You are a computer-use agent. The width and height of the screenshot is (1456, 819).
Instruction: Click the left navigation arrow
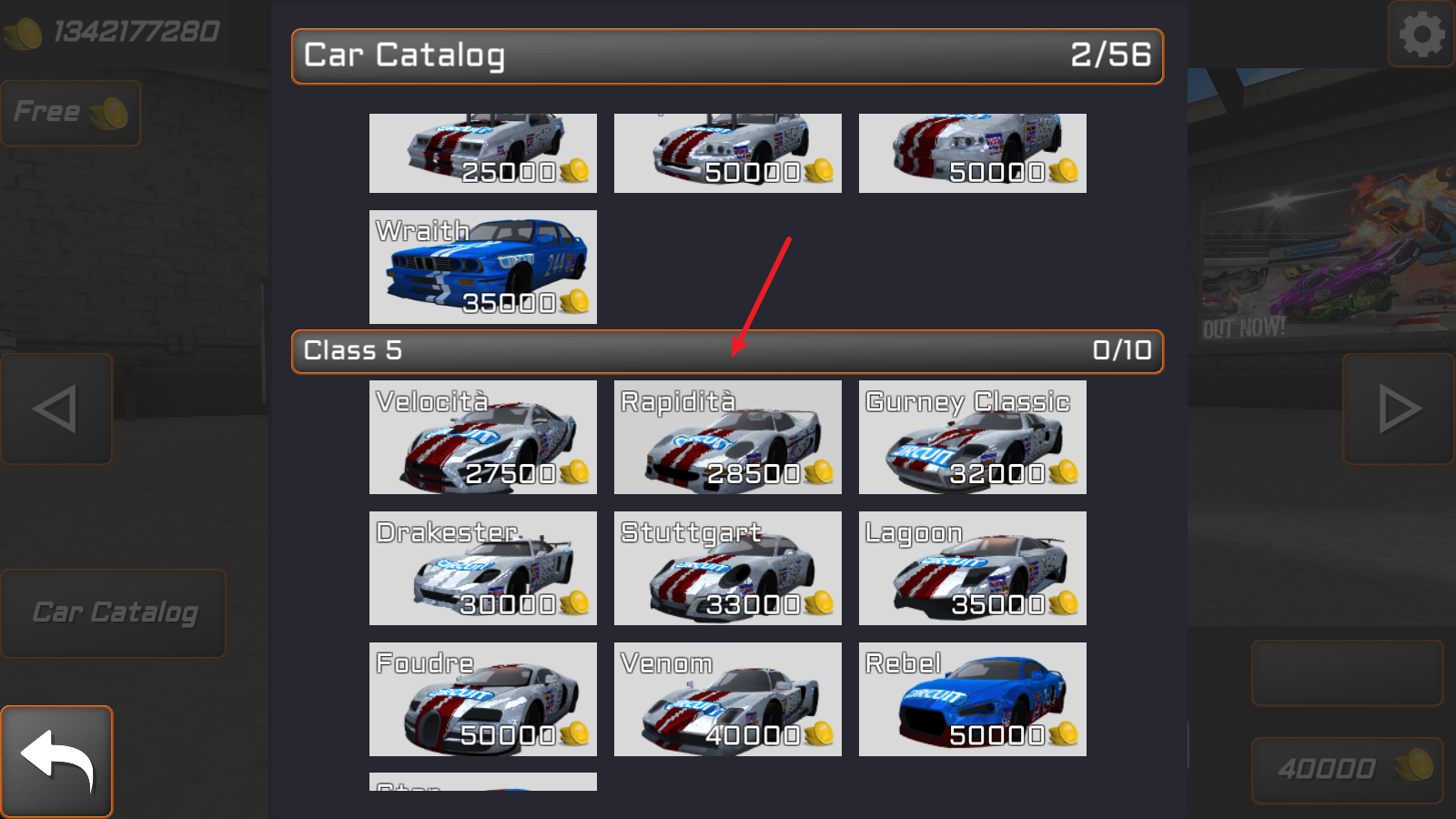56,409
